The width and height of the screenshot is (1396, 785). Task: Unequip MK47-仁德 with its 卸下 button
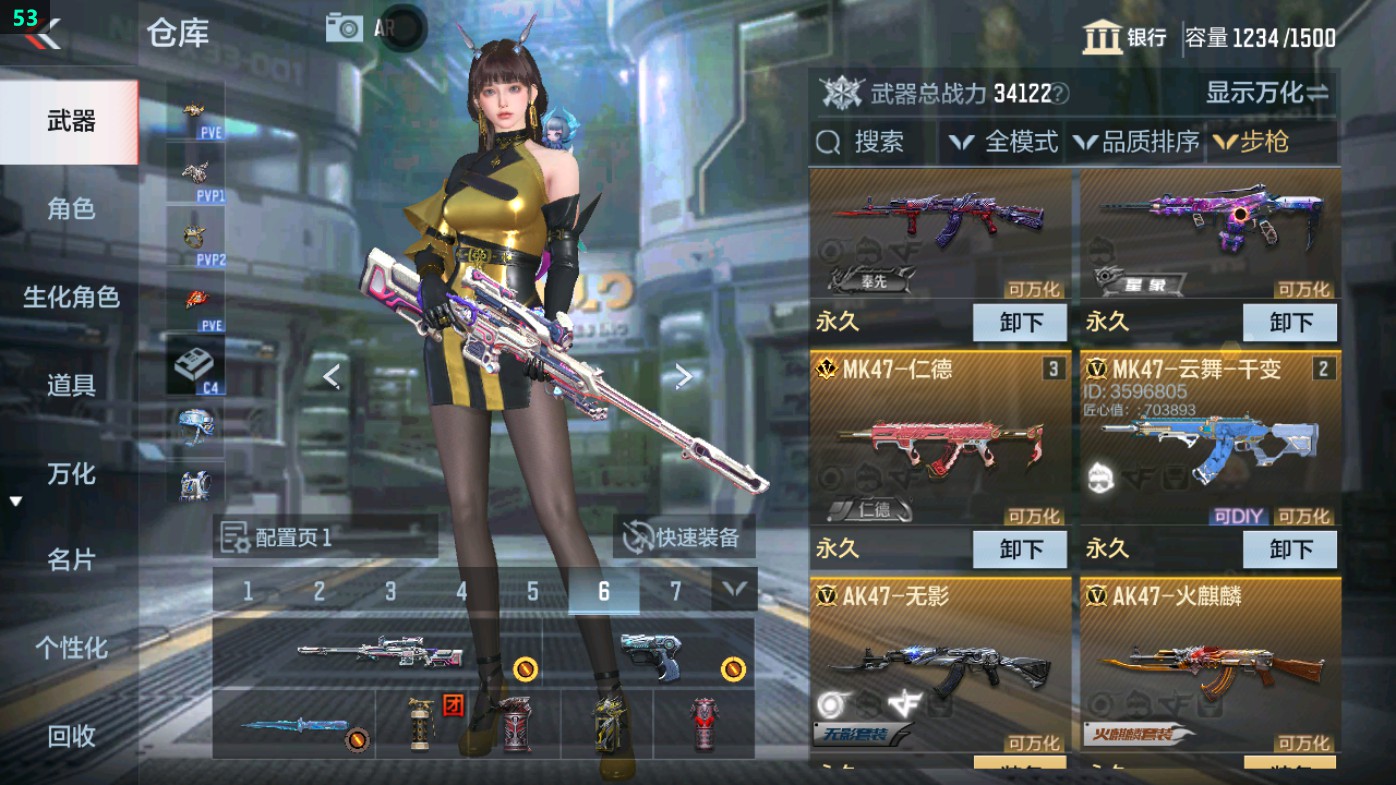coord(1019,547)
